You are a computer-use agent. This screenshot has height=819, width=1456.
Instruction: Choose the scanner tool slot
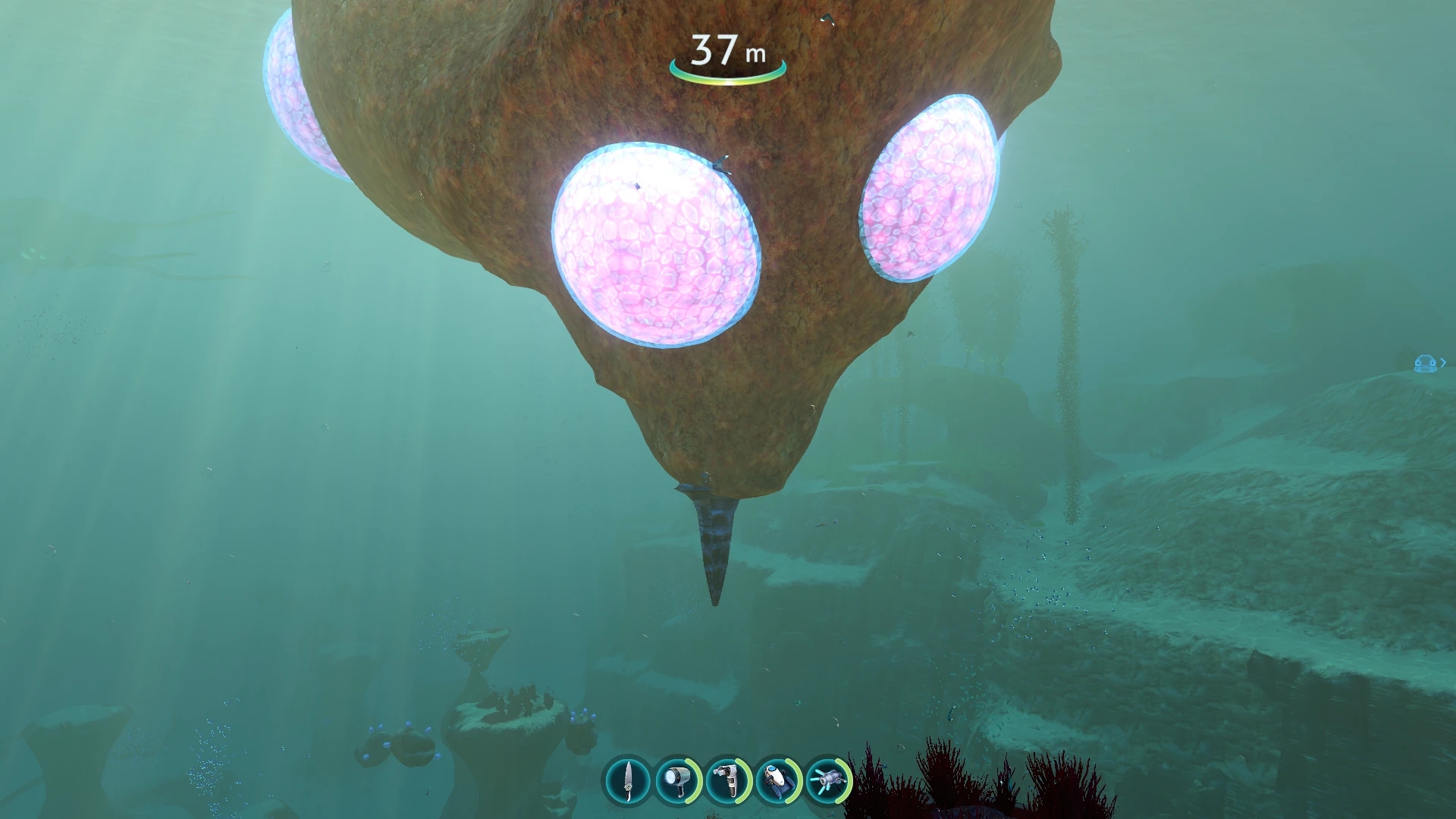click(727, 780)
